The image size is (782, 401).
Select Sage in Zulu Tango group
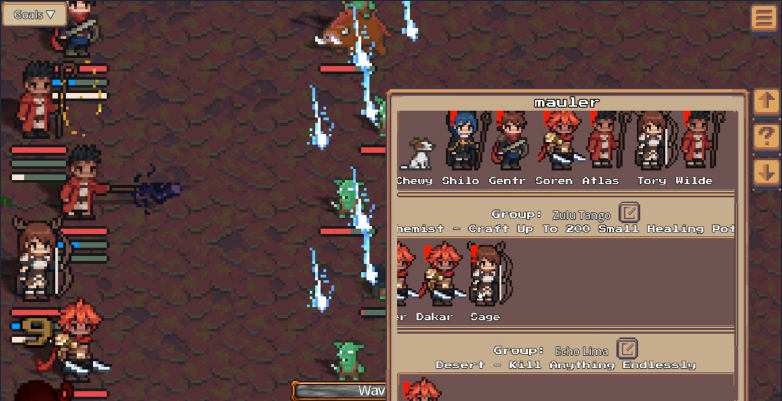(485, 275)
